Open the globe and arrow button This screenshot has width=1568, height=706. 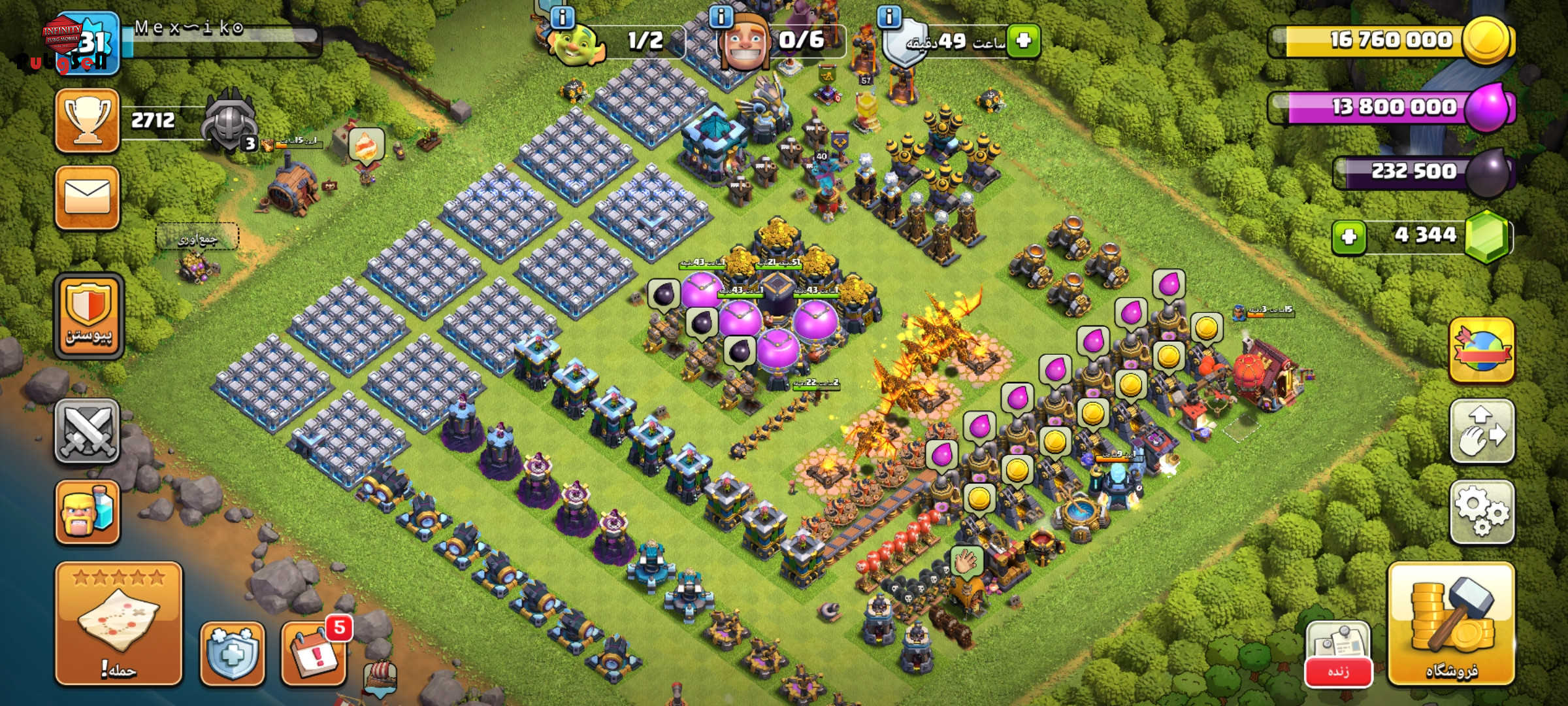point(1481,350)
